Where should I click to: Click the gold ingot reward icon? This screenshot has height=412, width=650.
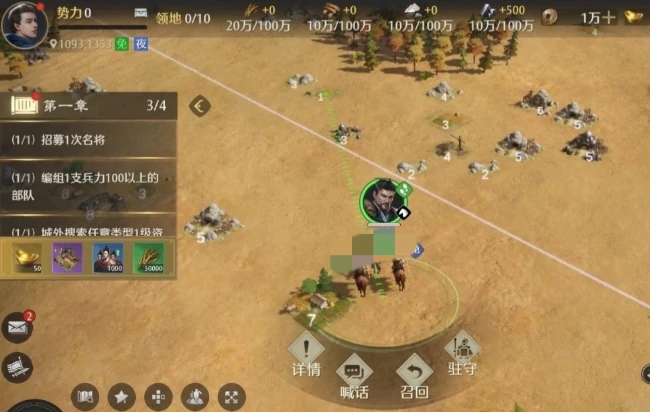click(x=28, y=259)
